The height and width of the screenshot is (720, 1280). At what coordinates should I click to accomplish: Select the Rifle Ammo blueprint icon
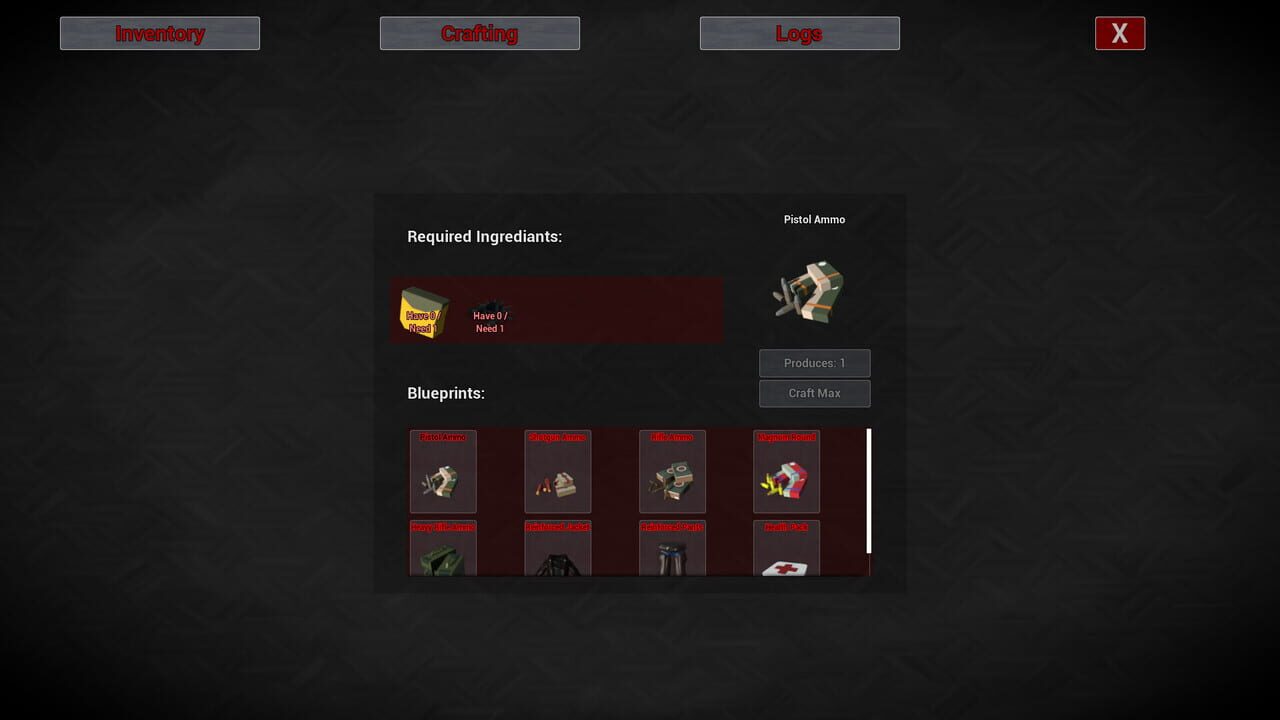[672, 471]
